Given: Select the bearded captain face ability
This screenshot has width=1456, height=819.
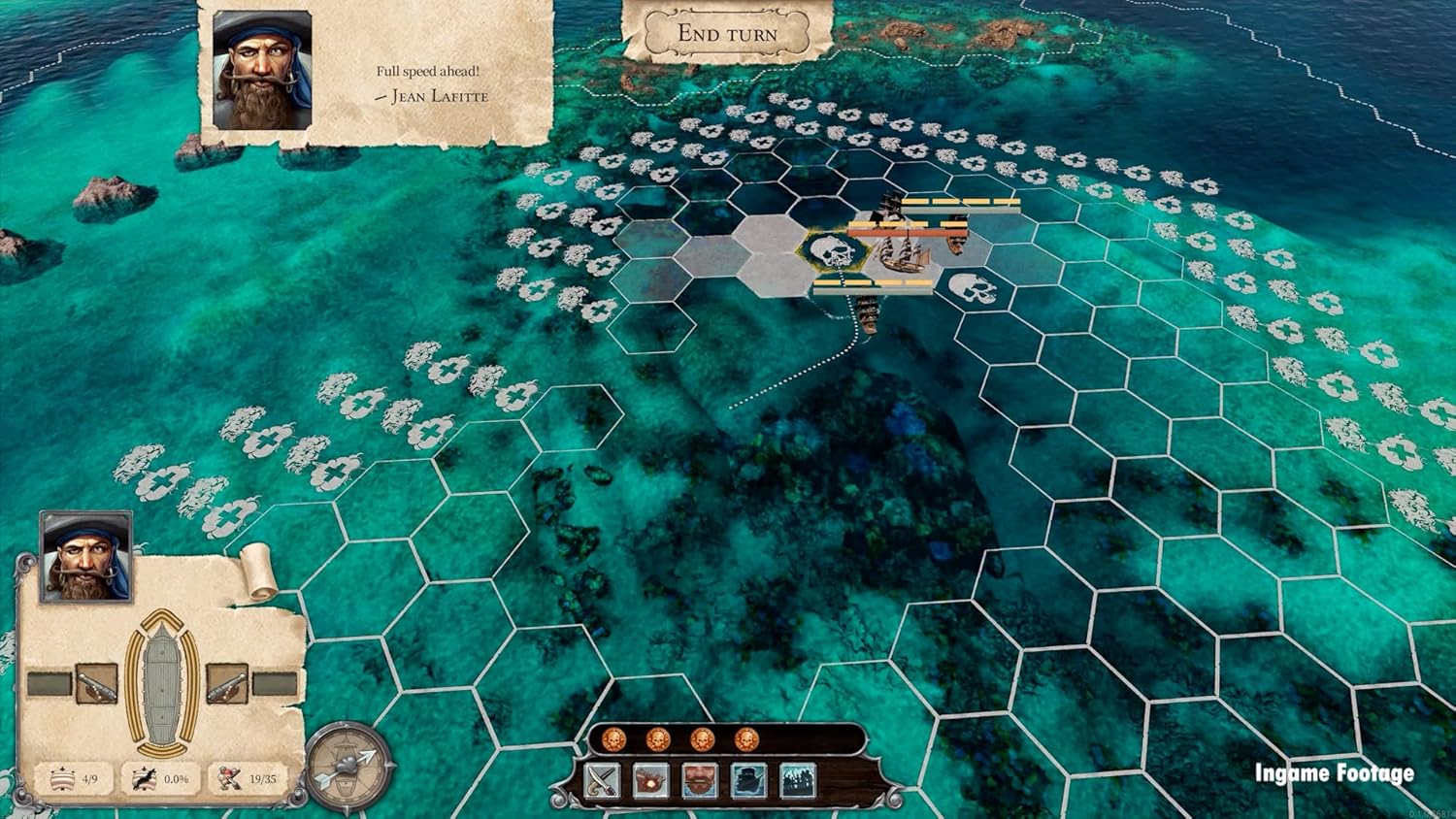Looking at the screenshot, I should [700, 780].
